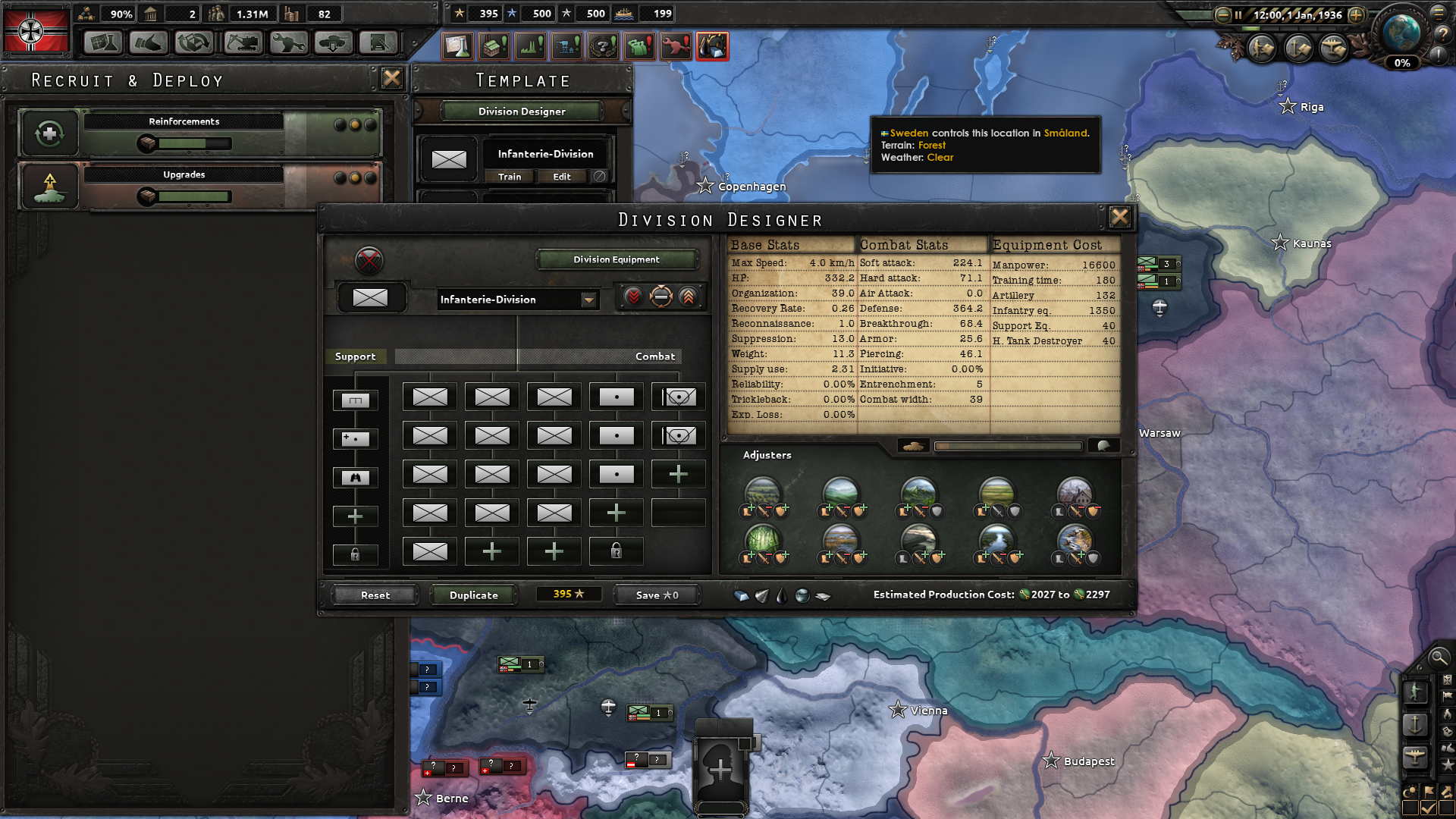Open the Infanterie-Division template dropdown
Screen dimensions: 1456x819
[590, 300]
